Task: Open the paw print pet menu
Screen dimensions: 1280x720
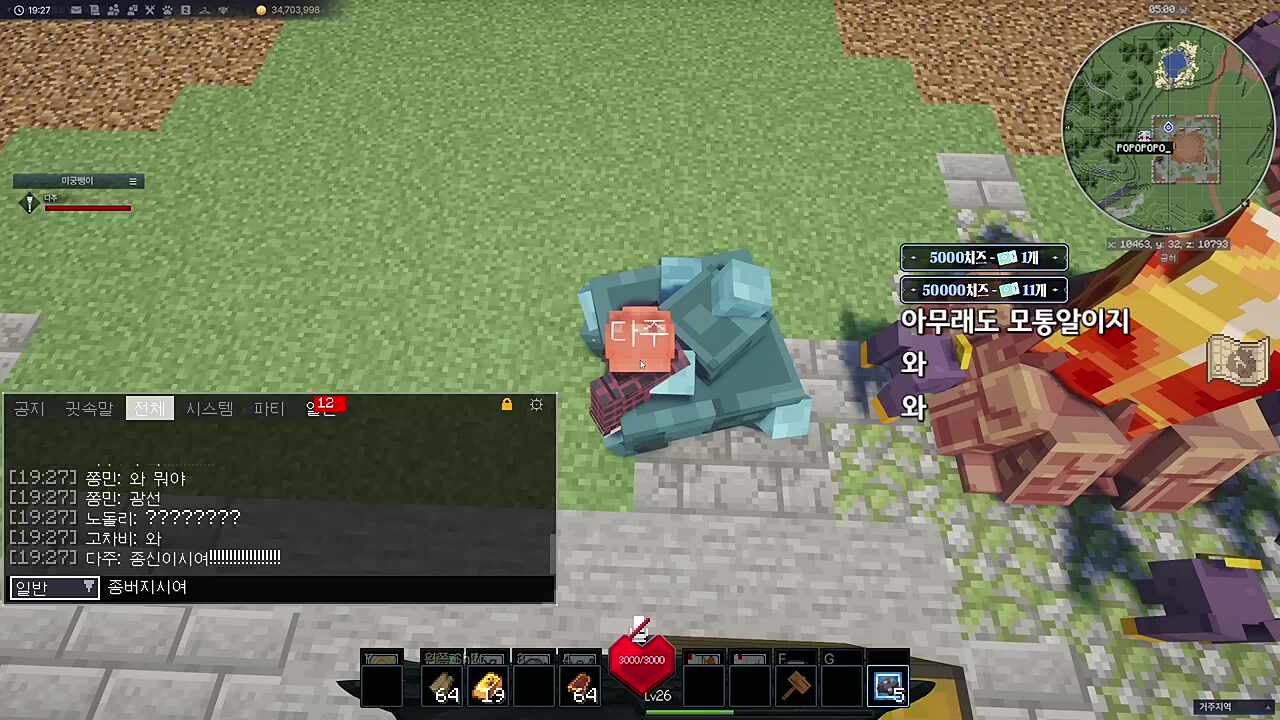Action: pos(167,10)
